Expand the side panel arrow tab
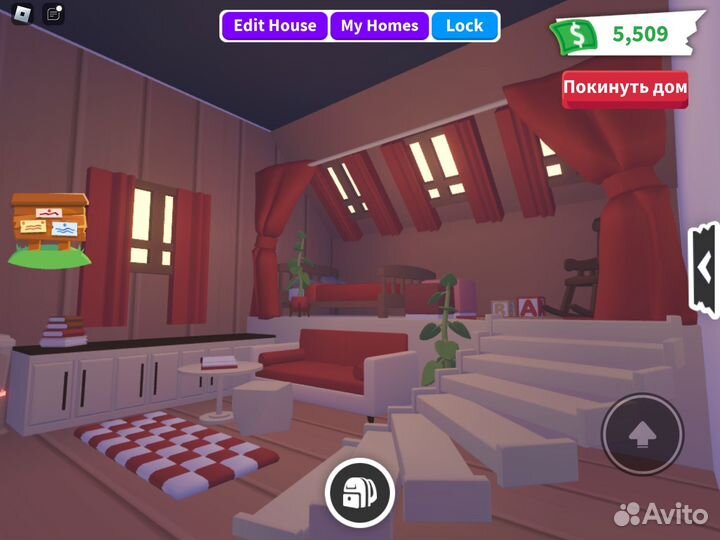The width and height of the screenshot is (720, 540). (705, 270)
